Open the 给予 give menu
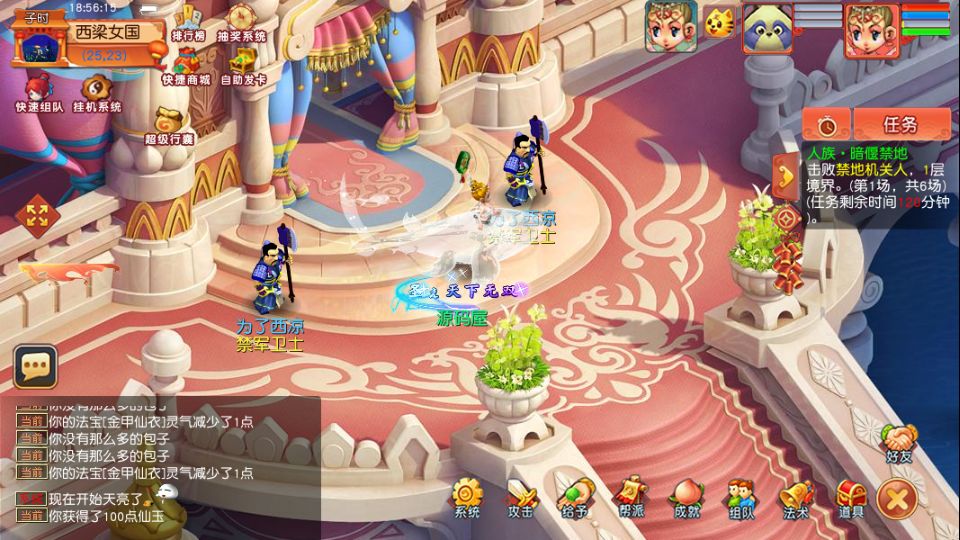The height and width of the screenshot is (540, 960). pyautogui.click(x=574, y=495)
